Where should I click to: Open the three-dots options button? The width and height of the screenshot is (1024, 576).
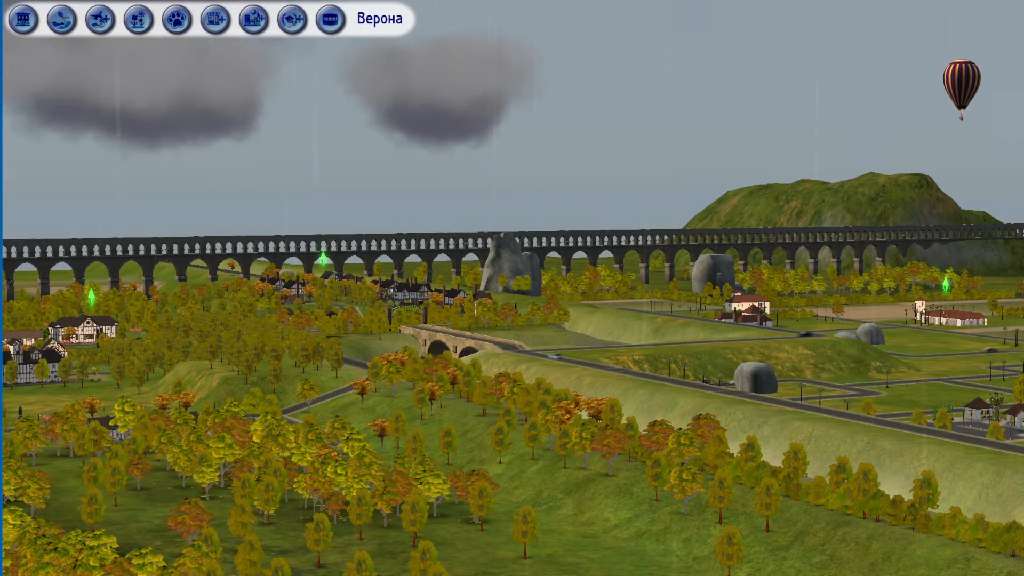tap(331, 19)
